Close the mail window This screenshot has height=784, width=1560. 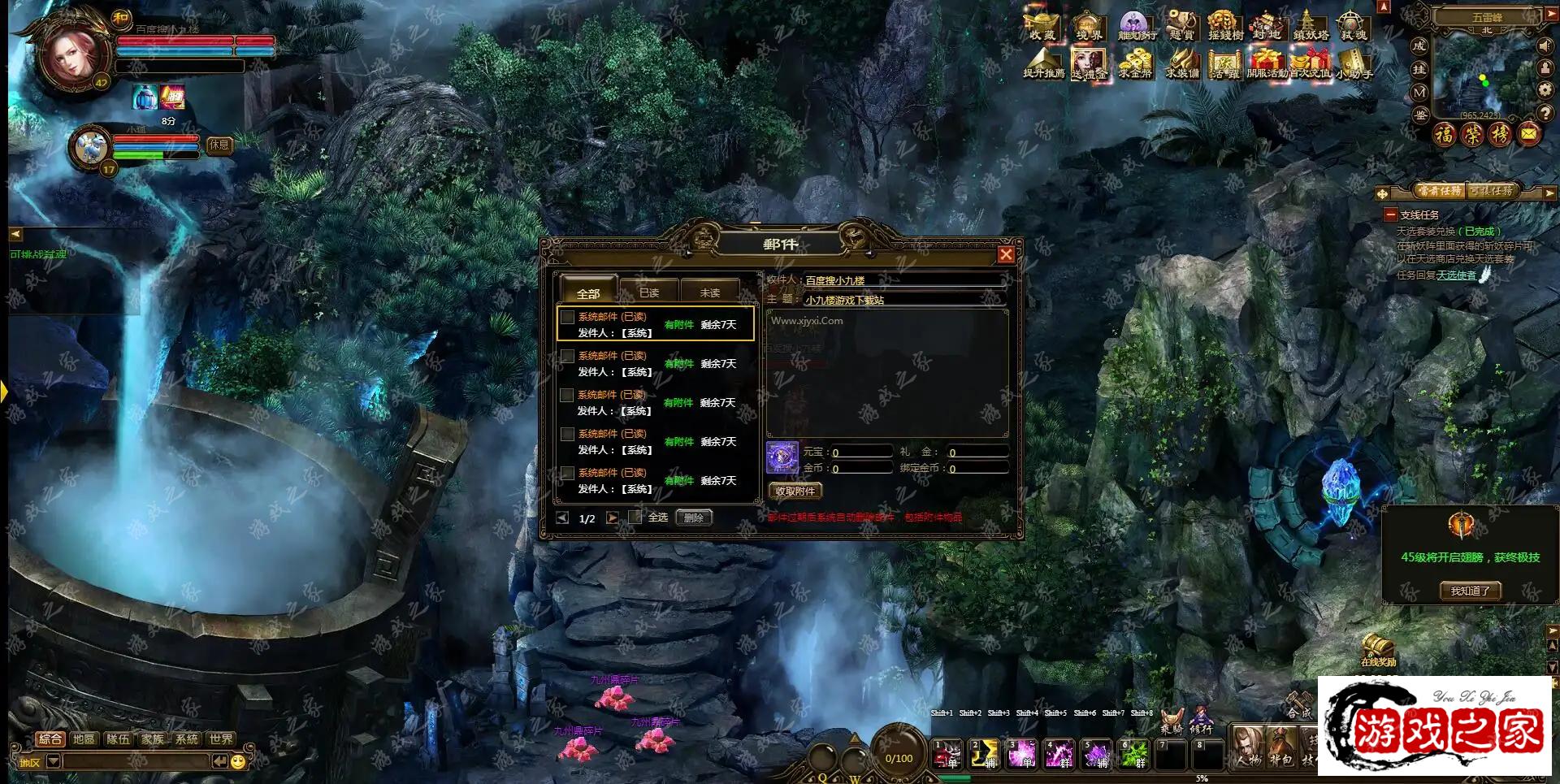[x=1006, y=254]
